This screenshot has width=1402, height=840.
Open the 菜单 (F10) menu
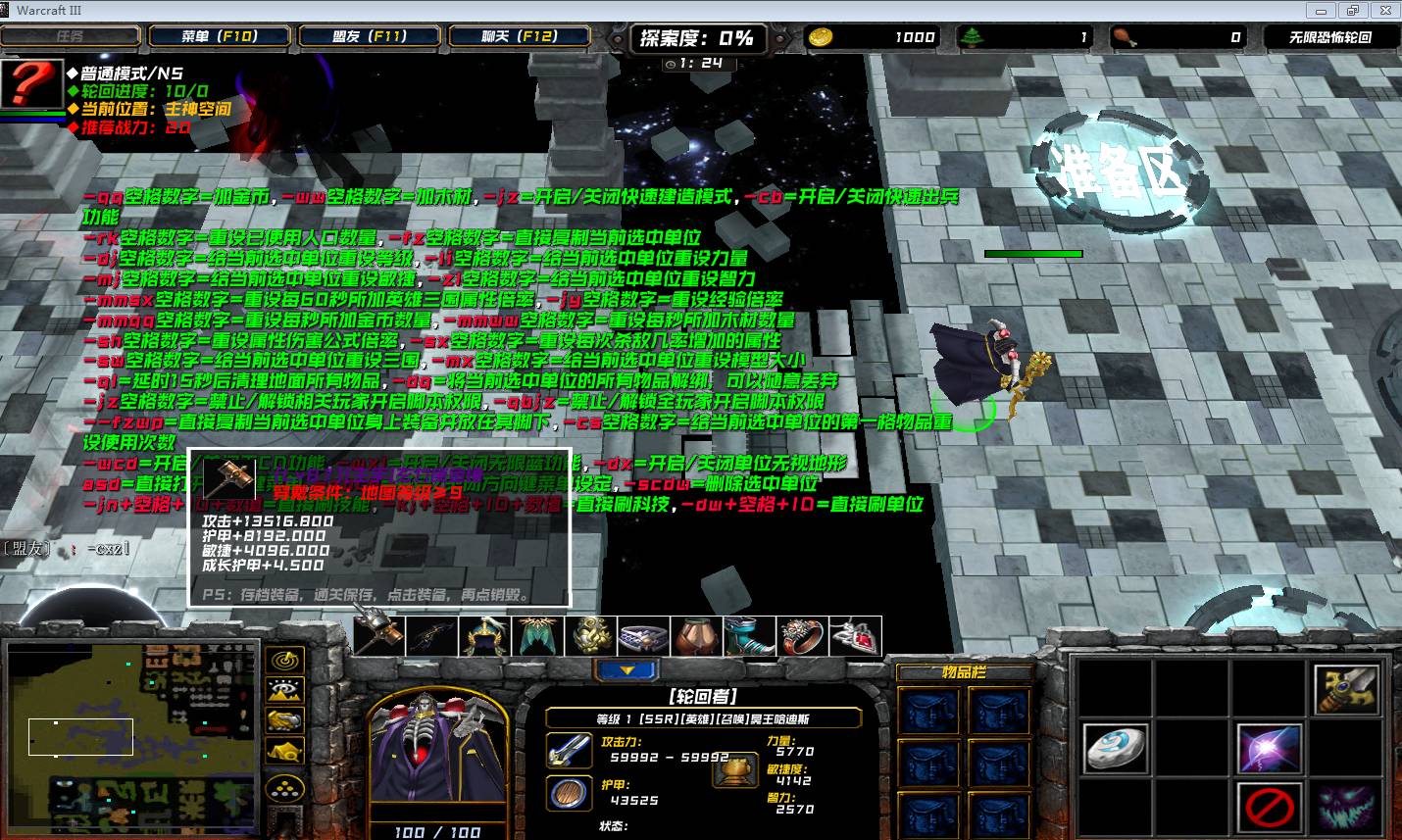click(219, 36)
